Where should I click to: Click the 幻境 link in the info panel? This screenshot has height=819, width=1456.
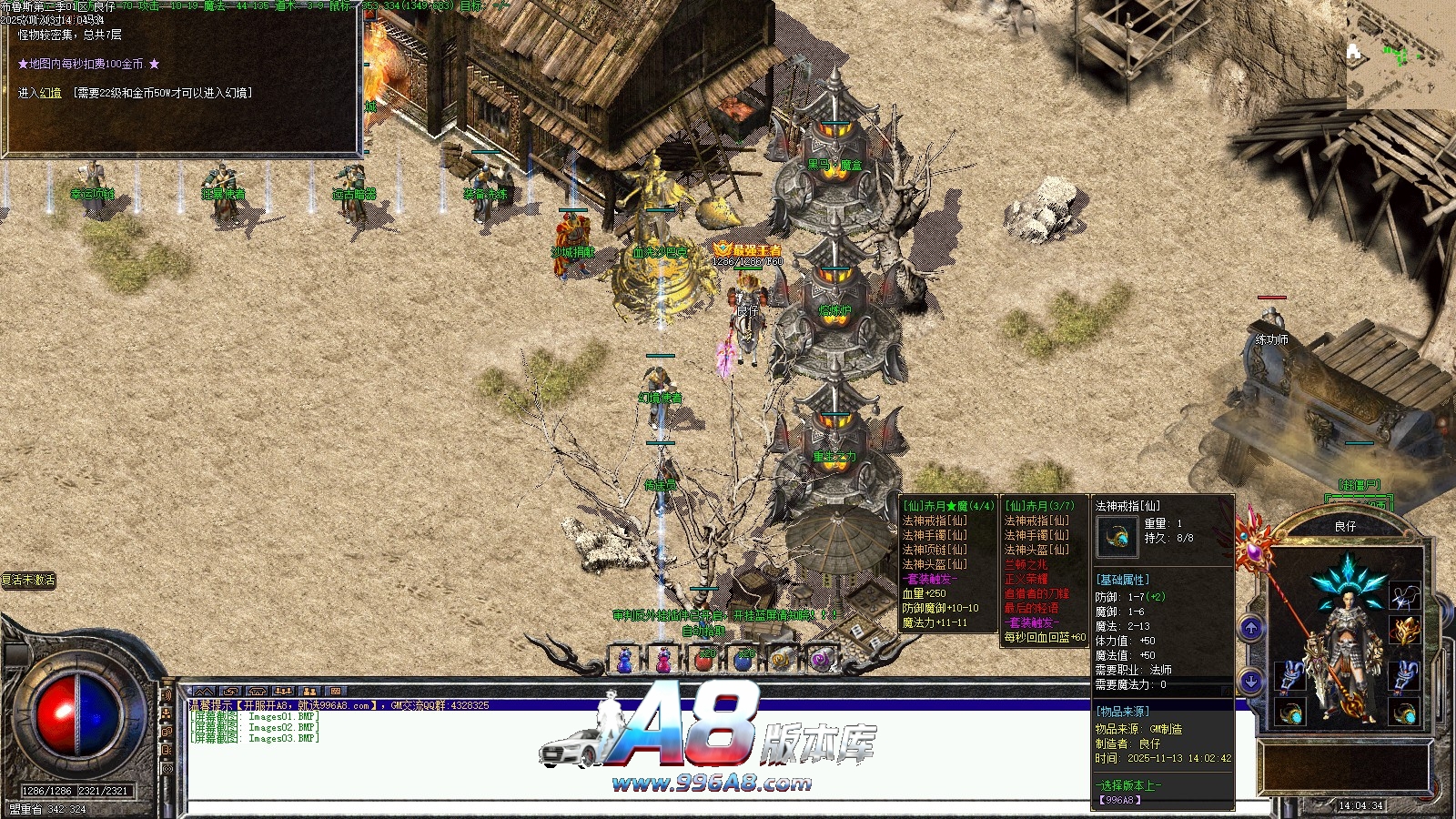pyautogui.click(x=51, y=93)
